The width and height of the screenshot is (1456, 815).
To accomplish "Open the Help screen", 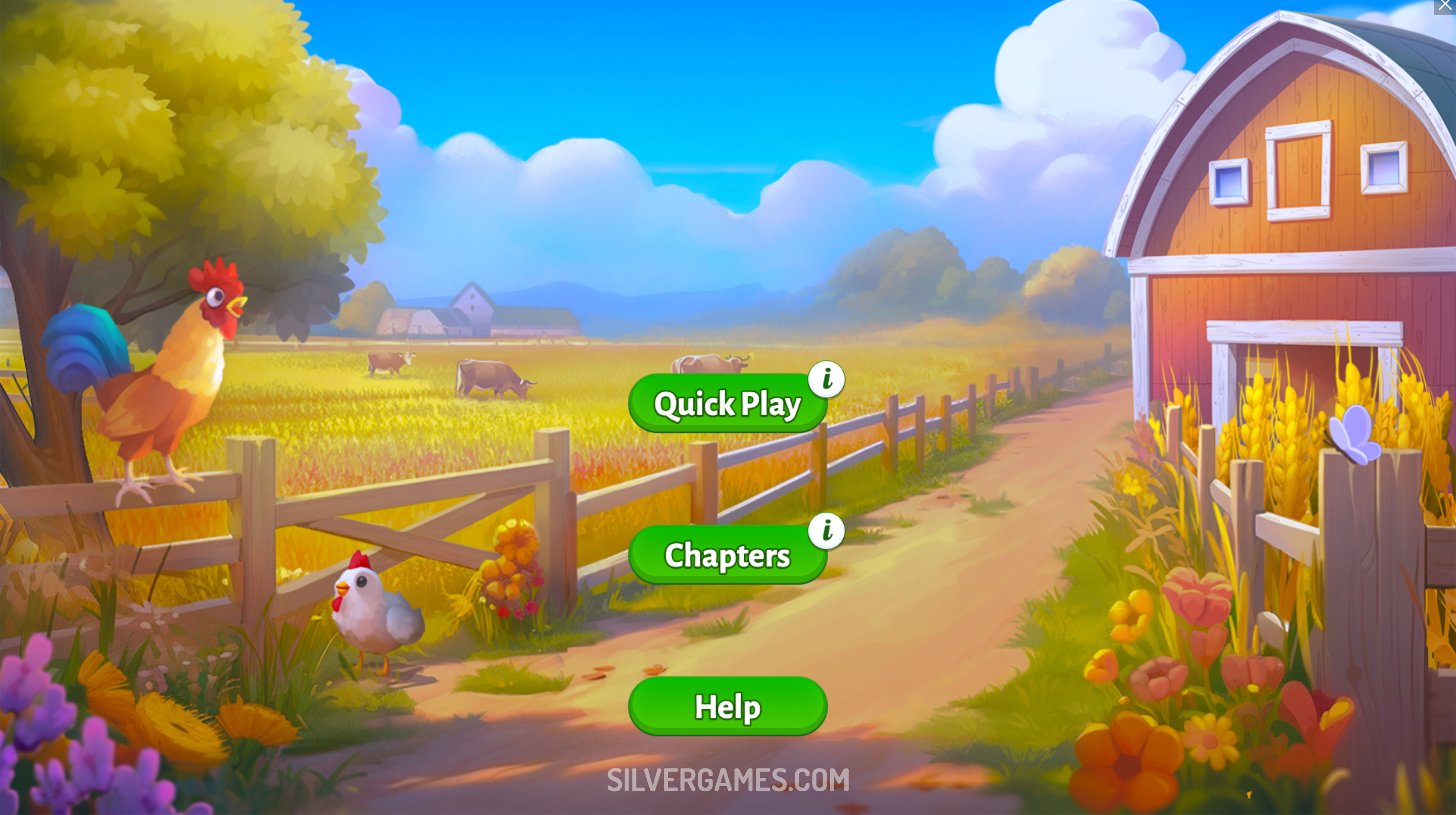I will 727,706.
